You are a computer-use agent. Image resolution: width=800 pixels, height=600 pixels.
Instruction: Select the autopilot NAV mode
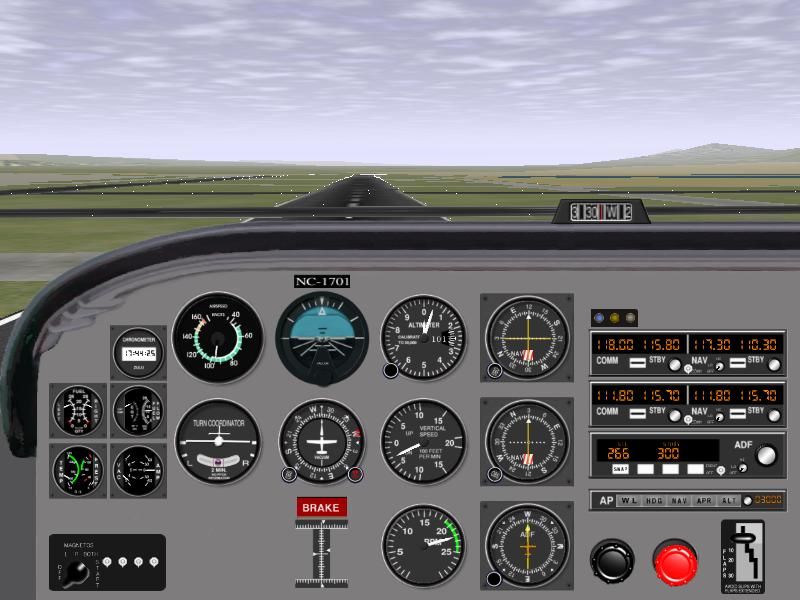click(679, 500)
